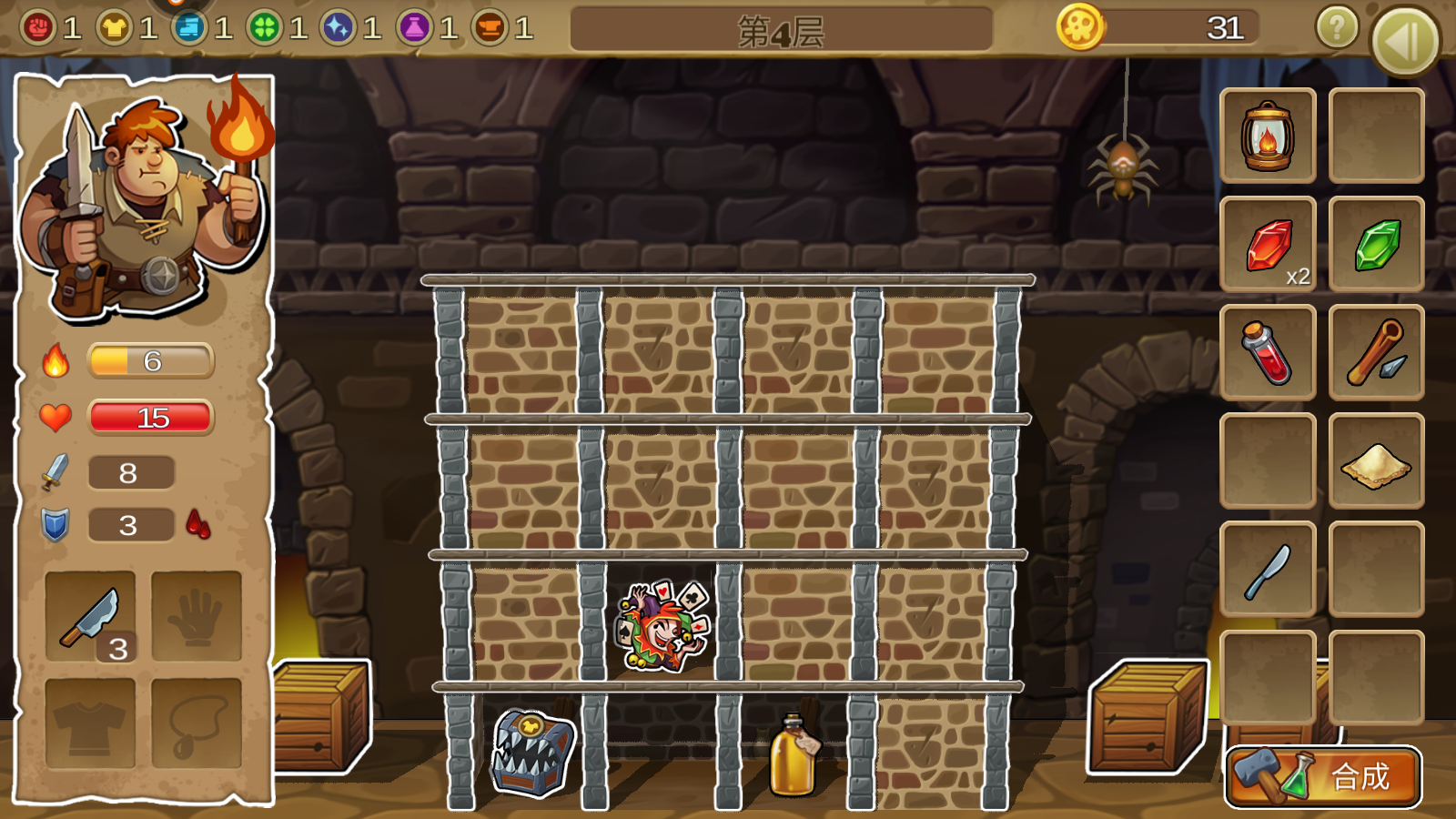
Task: Click the hero portrait with torch
Action: [146, 200]
